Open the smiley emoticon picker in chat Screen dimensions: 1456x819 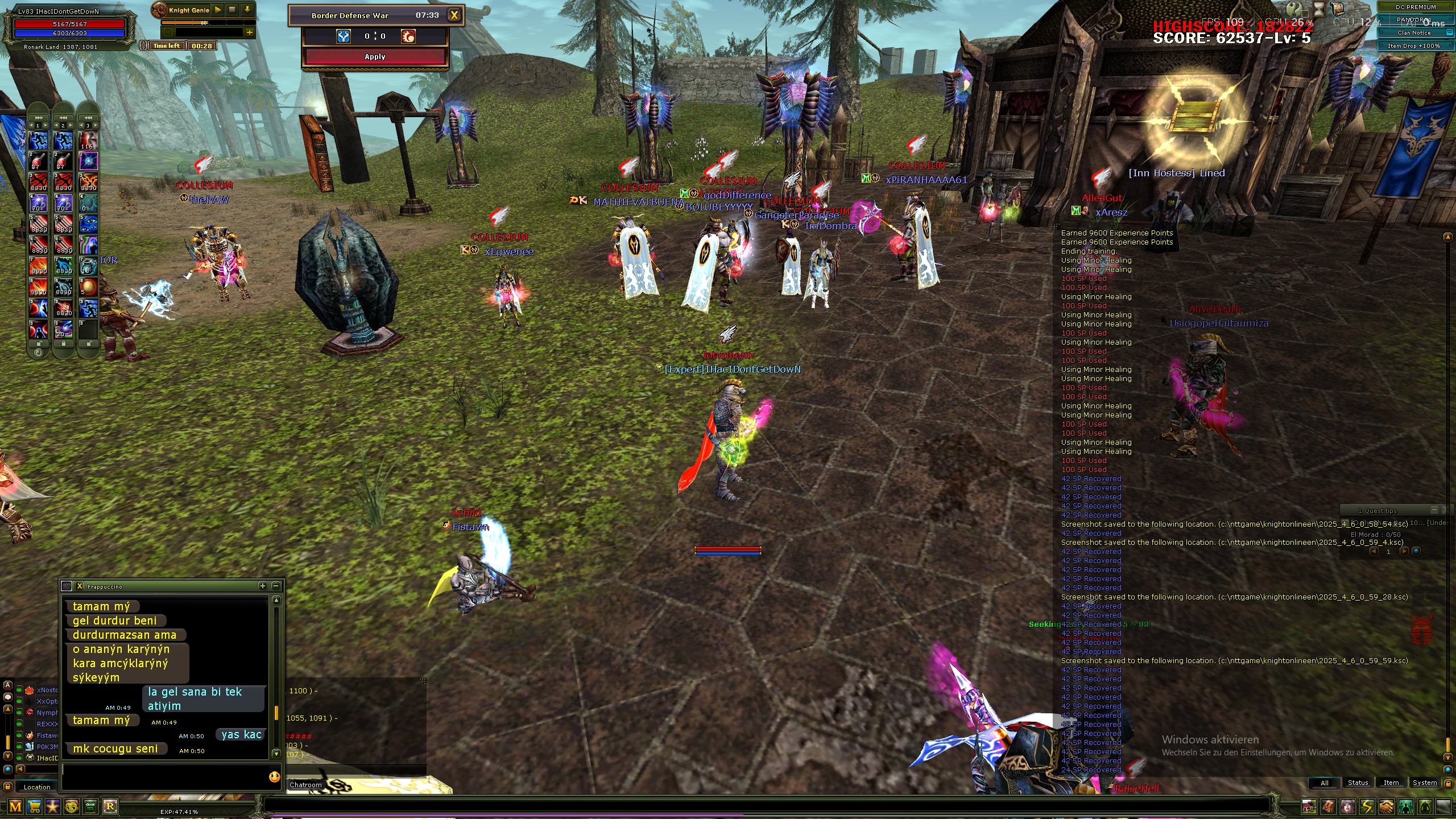(x=274, y=776)
